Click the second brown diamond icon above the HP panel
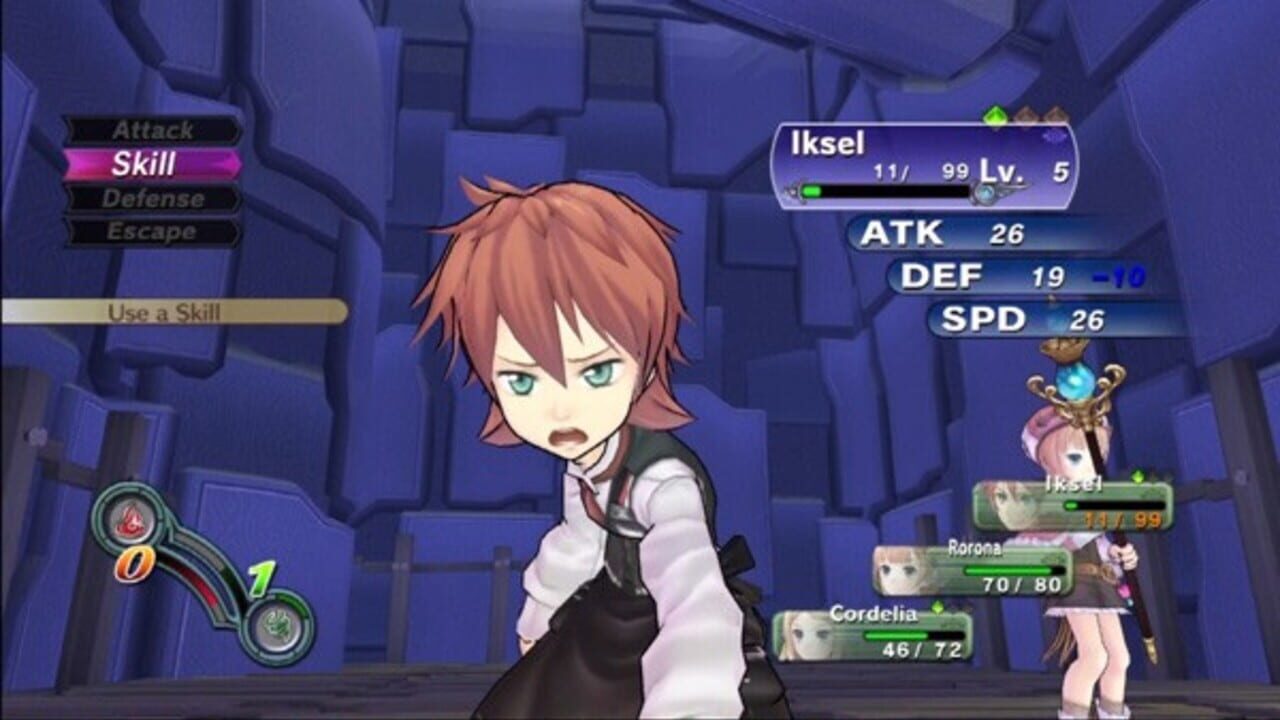The height and width of the screenshot is (720, 1280). coord(1056,114)
